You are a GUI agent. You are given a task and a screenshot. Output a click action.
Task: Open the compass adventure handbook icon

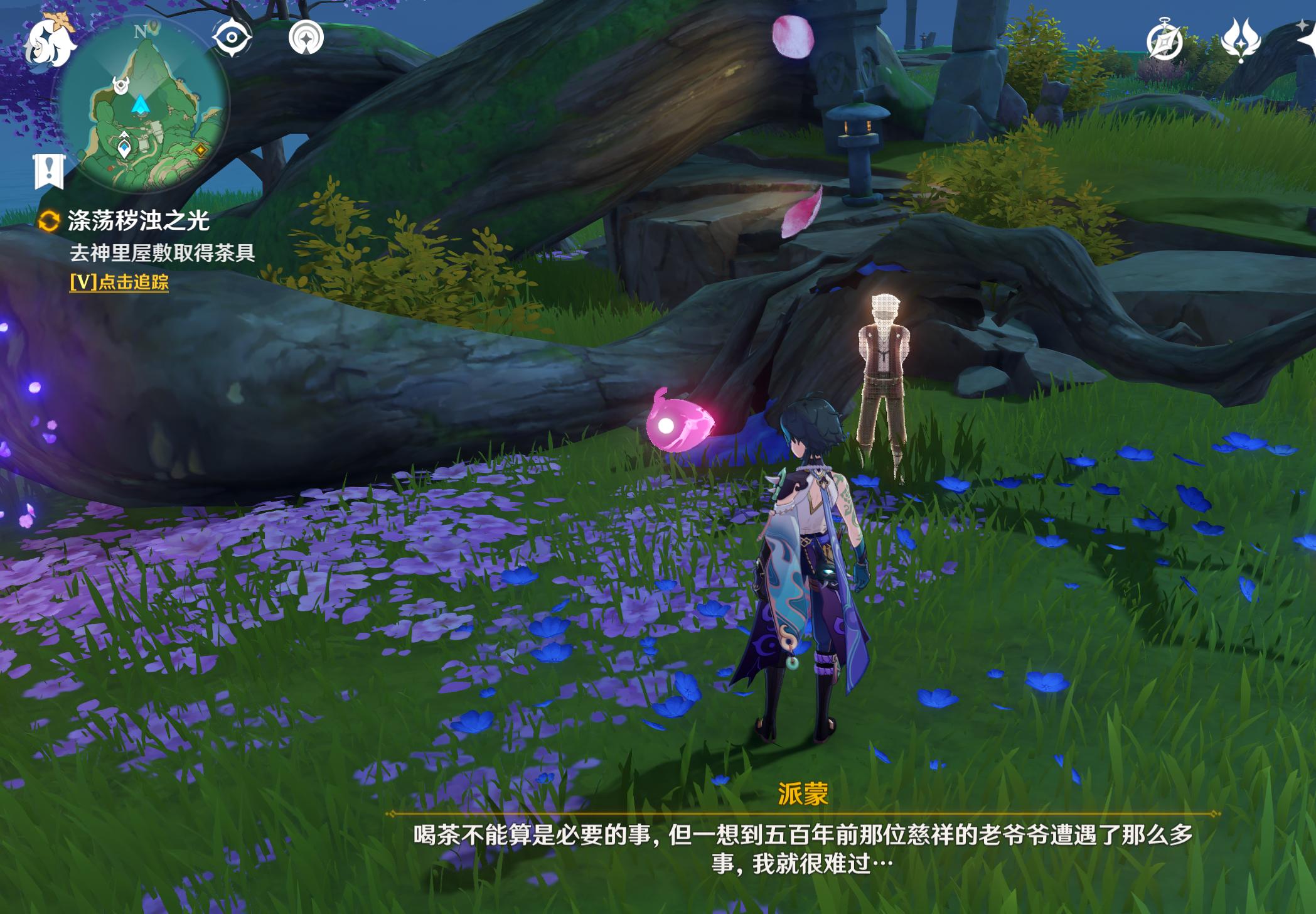point(1165,41)
